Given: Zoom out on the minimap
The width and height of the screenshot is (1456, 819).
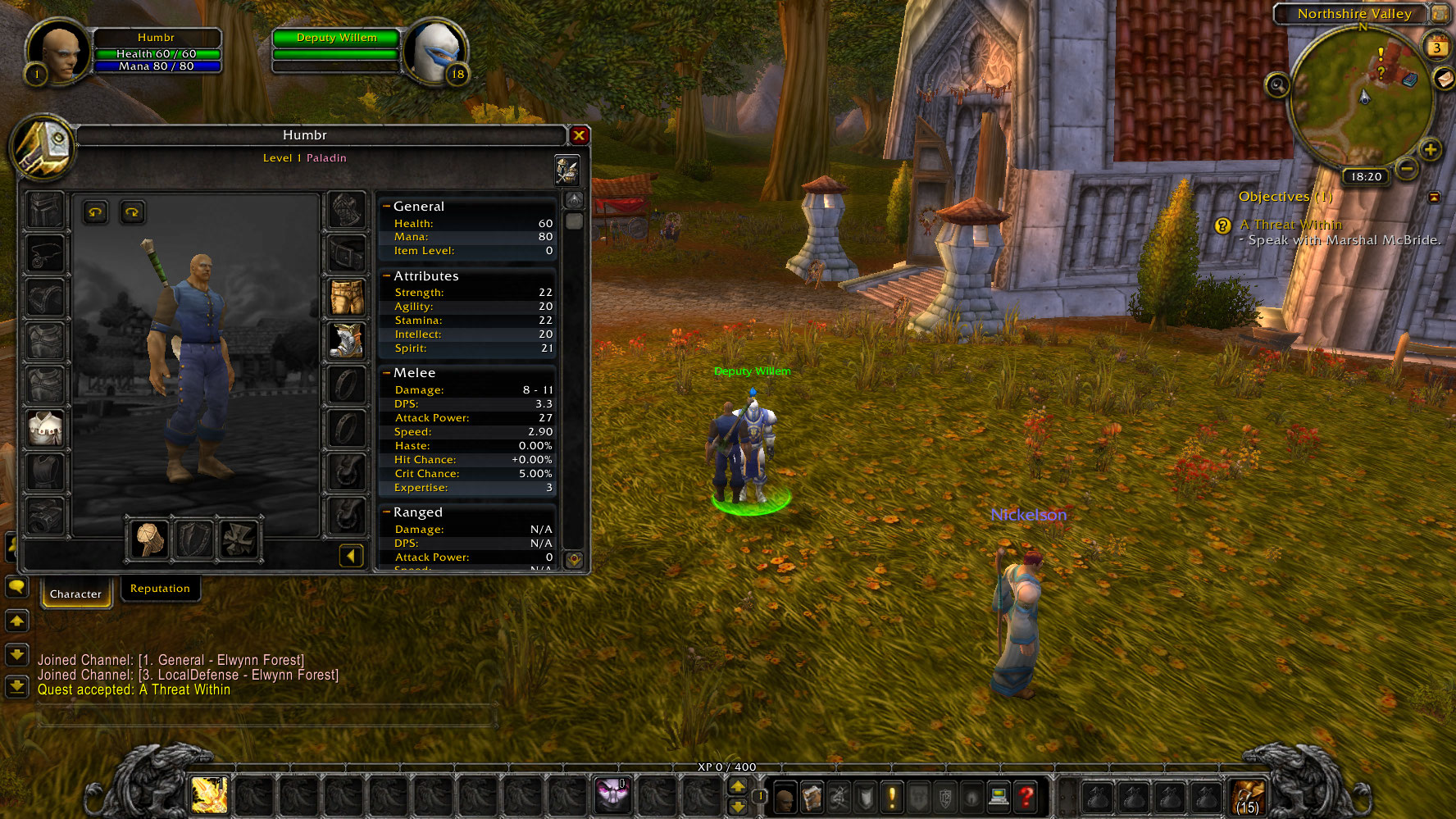Looking at the screenshot, I should (x=1407, y=170).
